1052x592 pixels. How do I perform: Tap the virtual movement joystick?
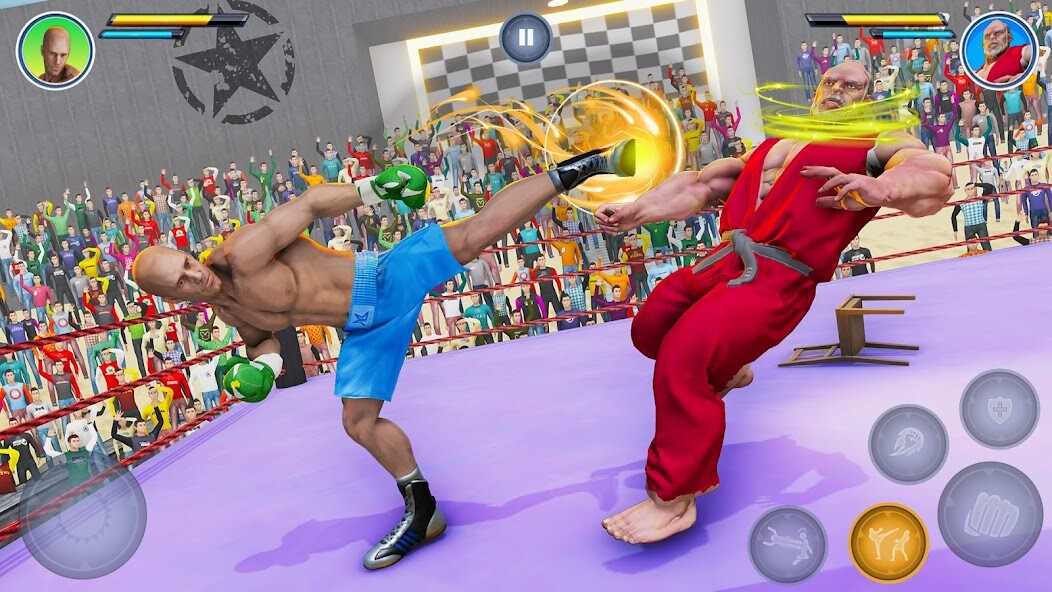point(83,515)
